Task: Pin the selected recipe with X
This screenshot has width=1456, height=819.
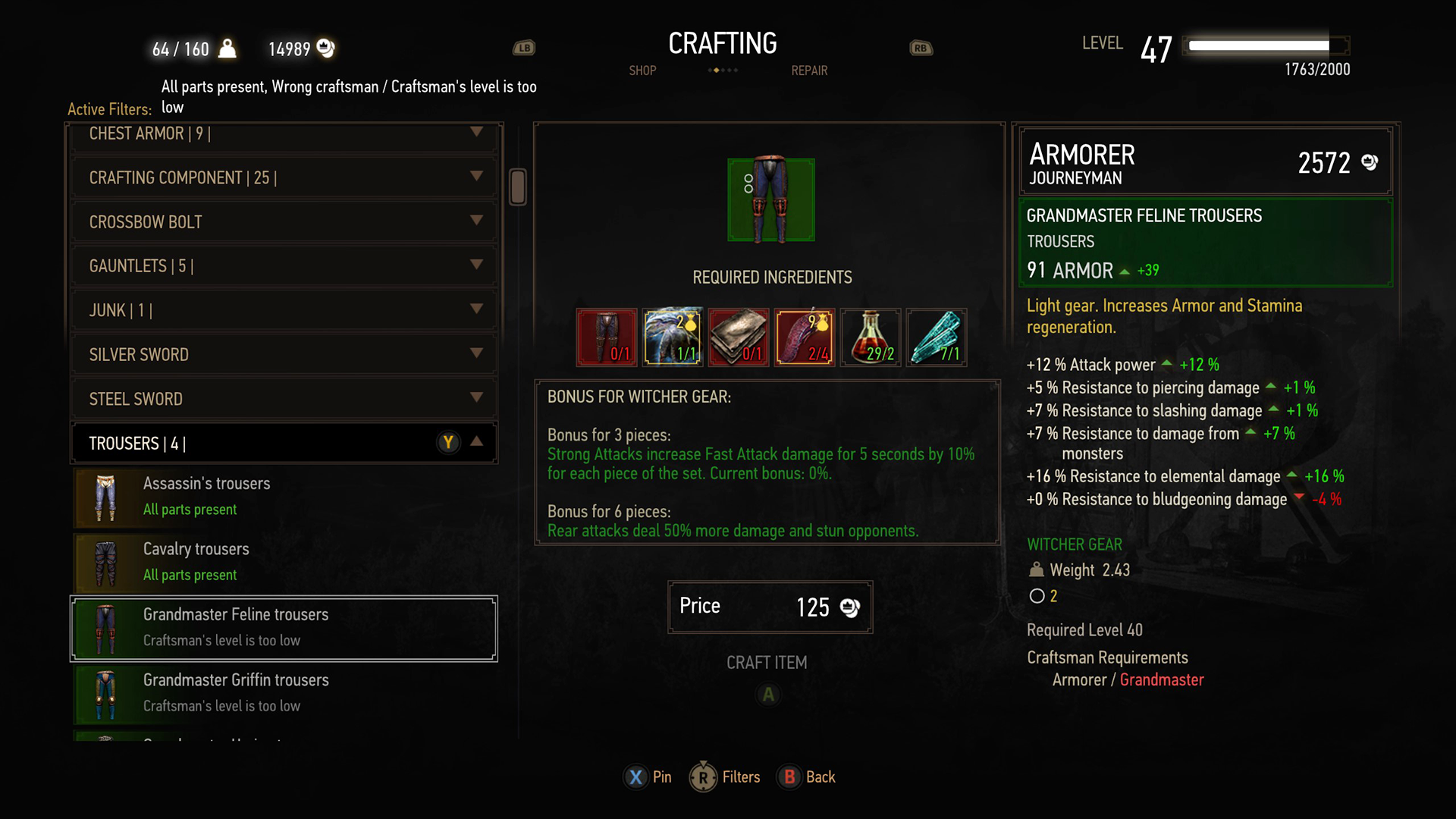Action: point(635,777)
